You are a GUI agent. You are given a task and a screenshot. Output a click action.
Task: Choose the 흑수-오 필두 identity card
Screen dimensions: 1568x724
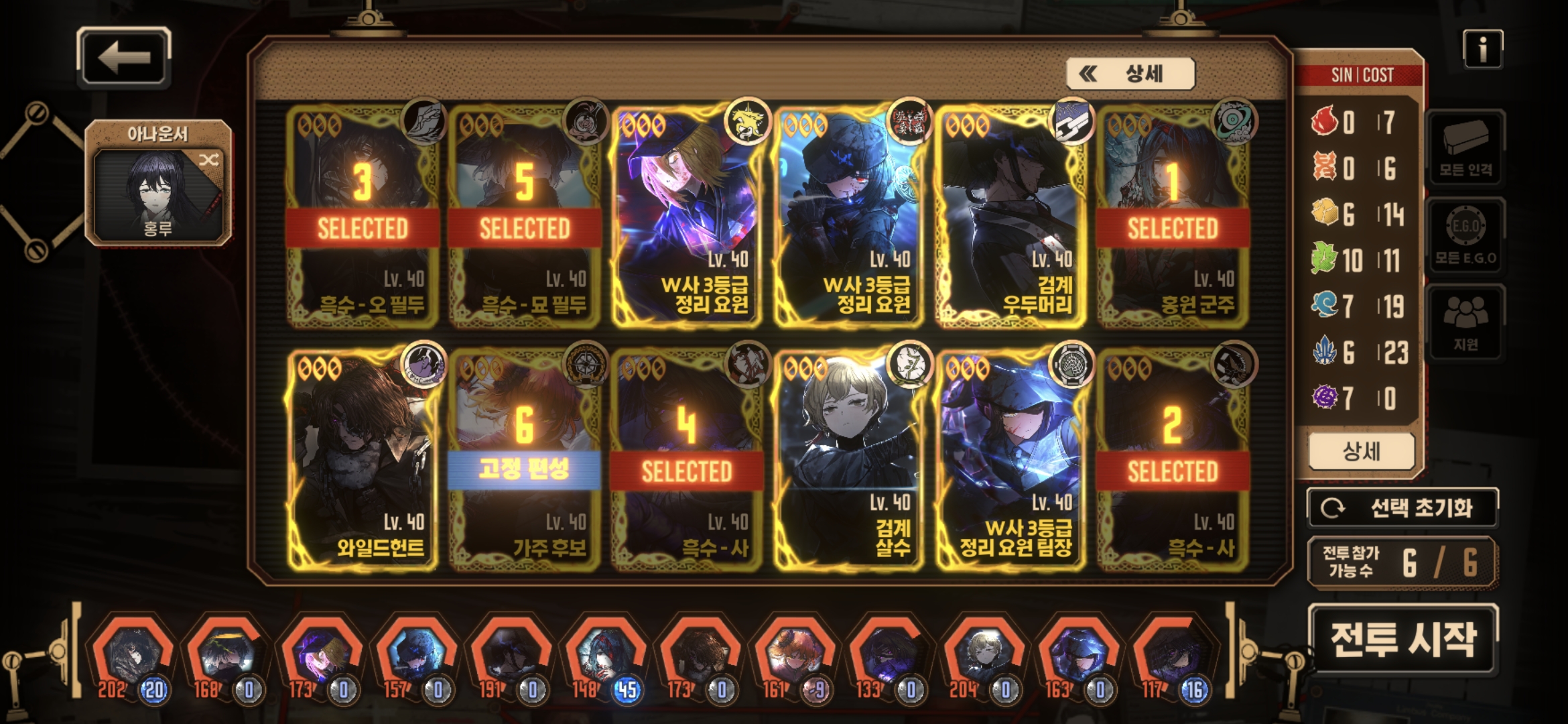click(363, 216)
